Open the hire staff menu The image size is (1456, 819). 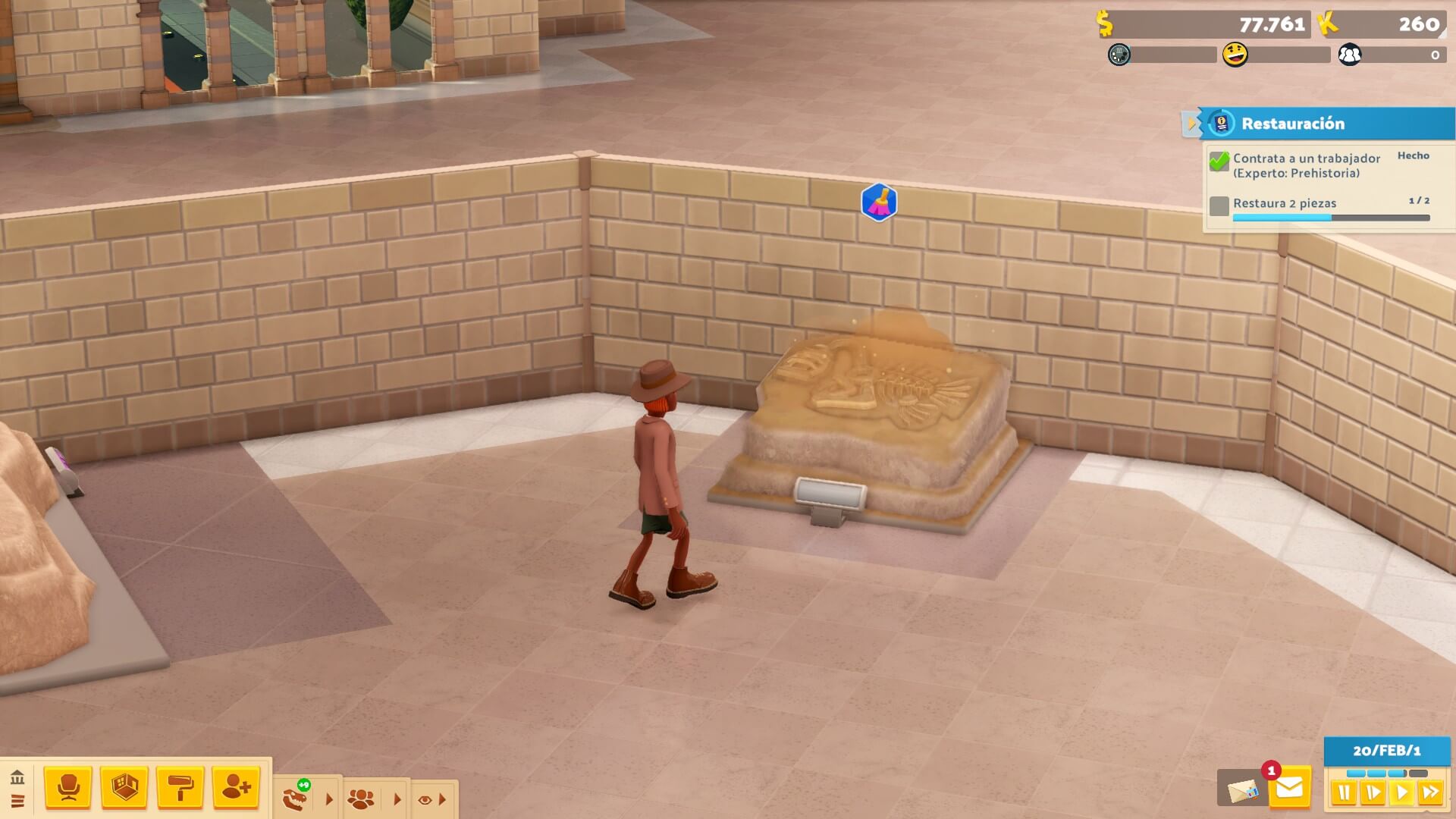237,788
